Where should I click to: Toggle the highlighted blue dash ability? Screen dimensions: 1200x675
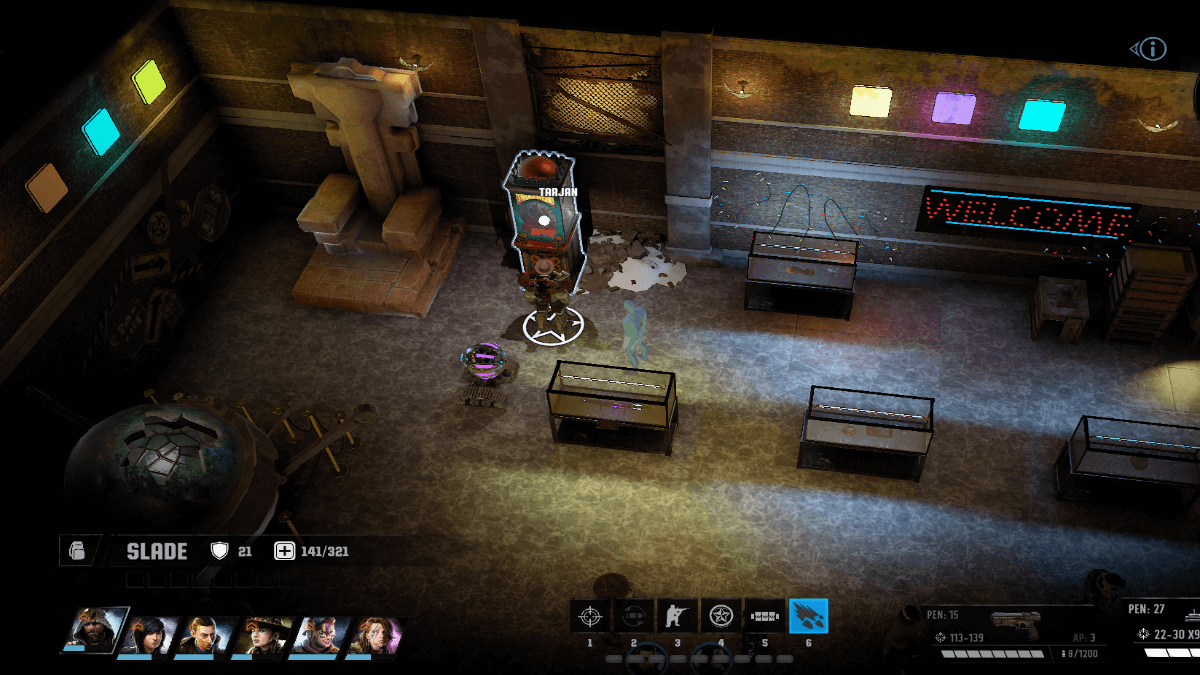808,615
